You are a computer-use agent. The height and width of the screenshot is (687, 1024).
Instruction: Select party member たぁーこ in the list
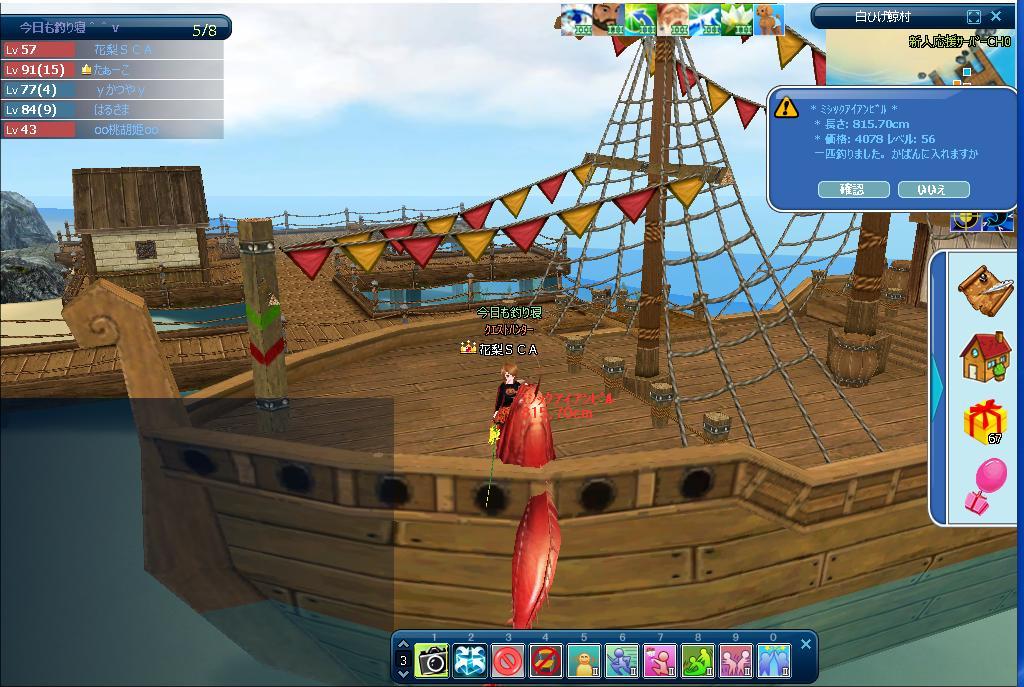(x=112, y=69)
